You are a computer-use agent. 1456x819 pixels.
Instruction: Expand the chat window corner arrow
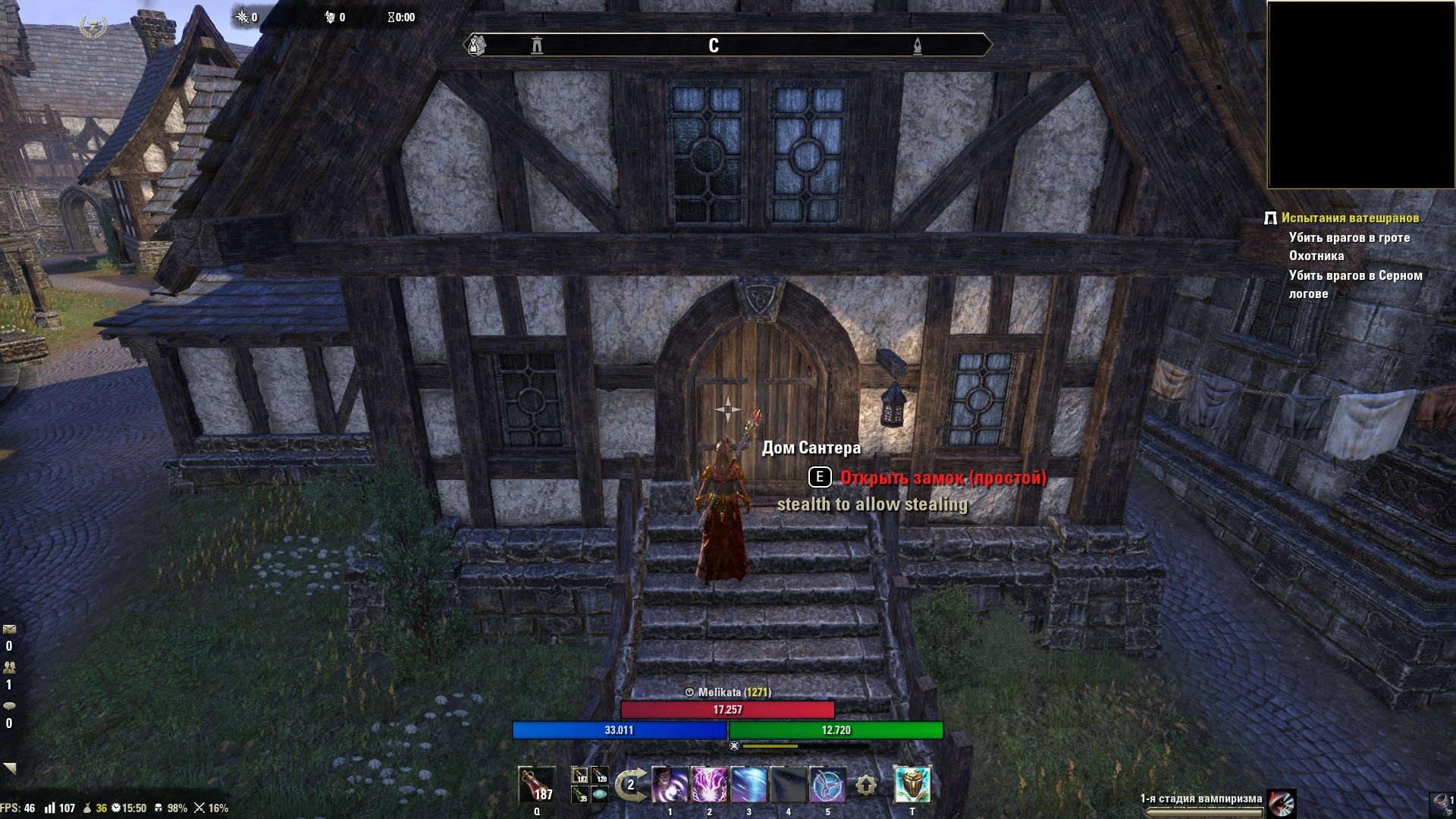9,768
